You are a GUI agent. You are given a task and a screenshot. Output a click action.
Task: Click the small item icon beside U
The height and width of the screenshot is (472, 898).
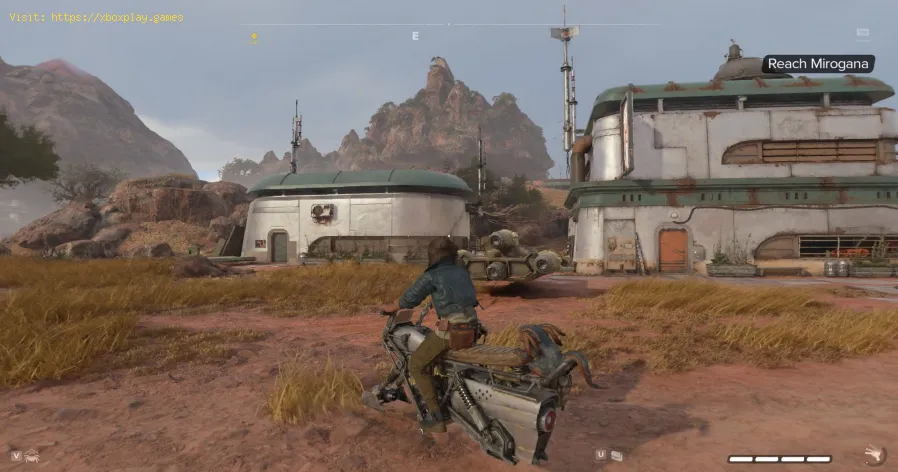pyautogui.click(x=616, y=455)
